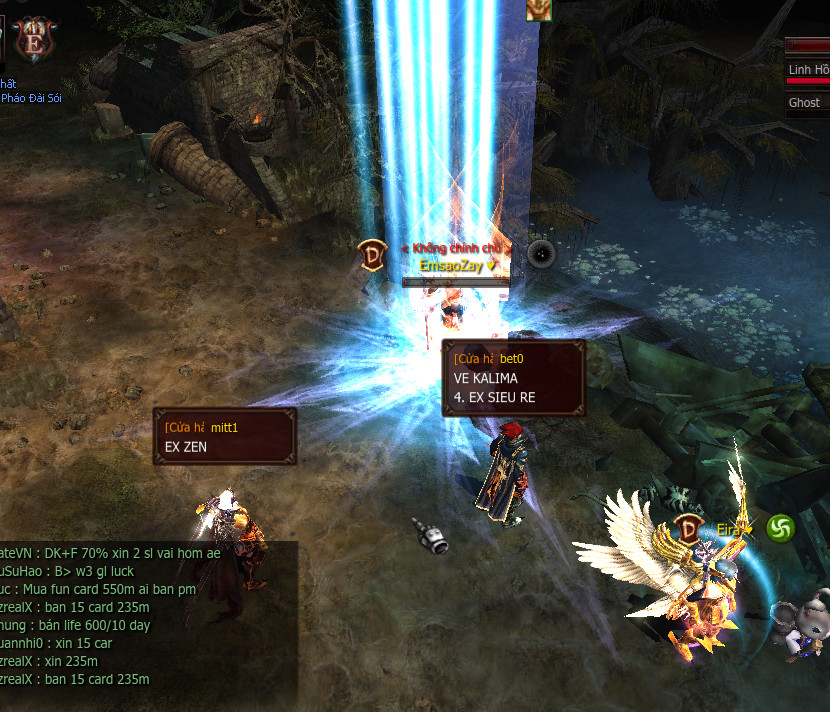Open mitt1's EX ZEN shop sign
Image resolution: width=830 pixels, height=712 pixels.
coord(225,437)
